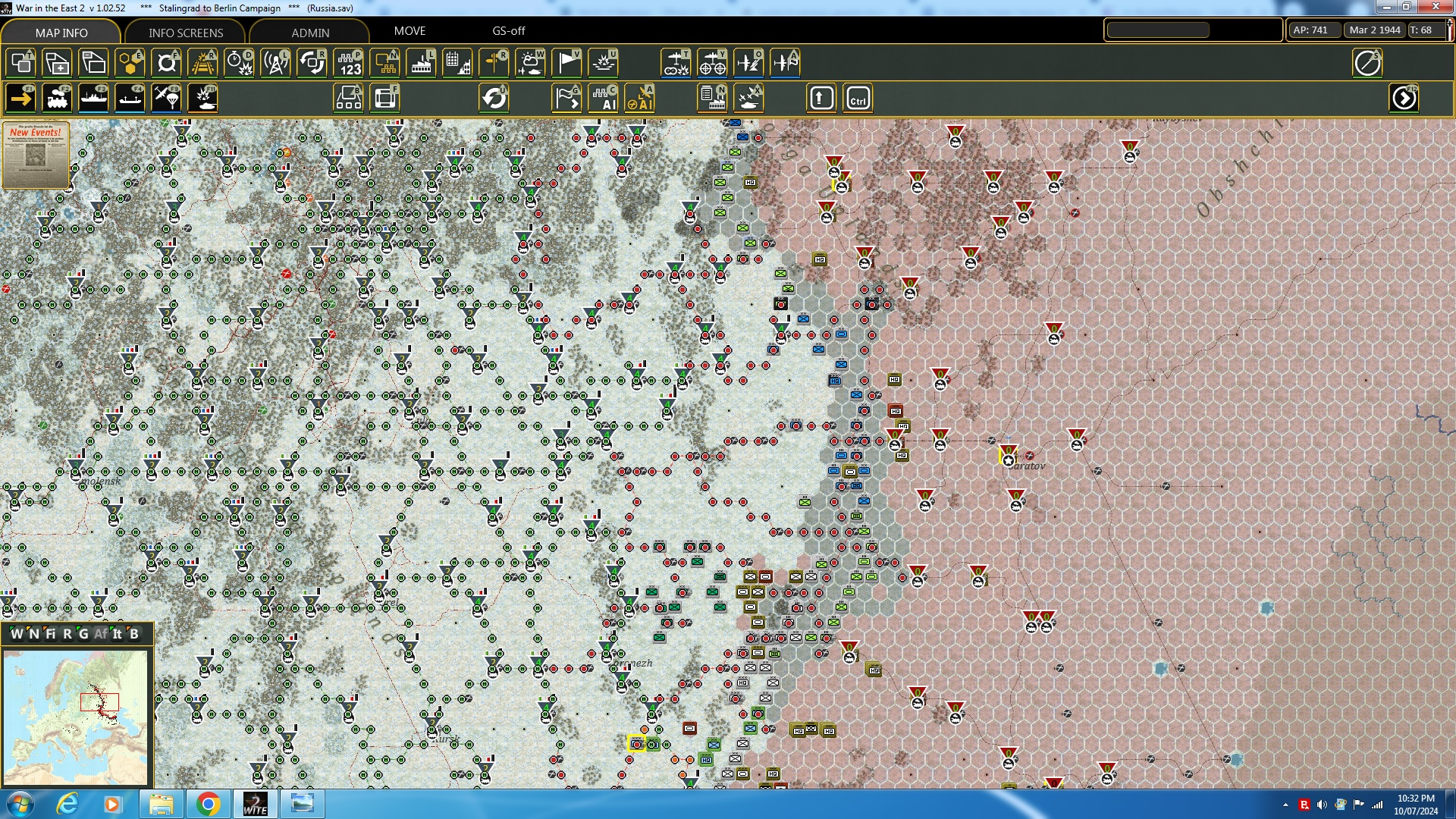Screen dimensions: 1456x819
Task: Select the movement mode arrow (F1)
Action: (x=20, y=98)
